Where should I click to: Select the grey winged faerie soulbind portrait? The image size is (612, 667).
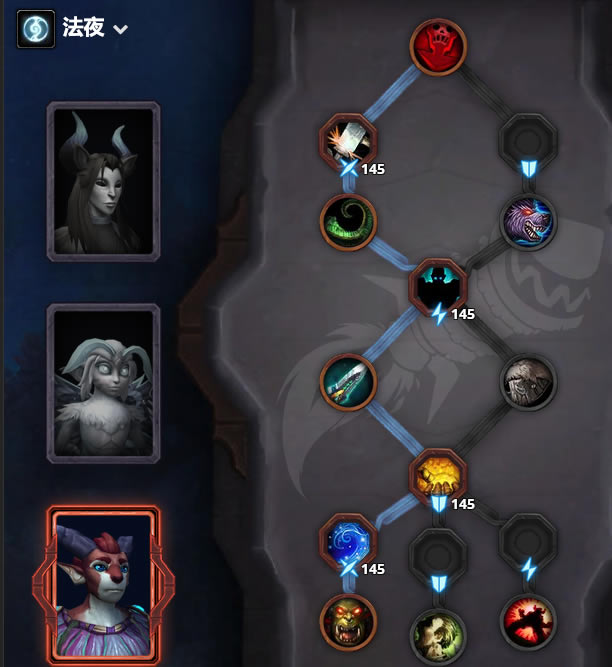[x=103, y=384]
